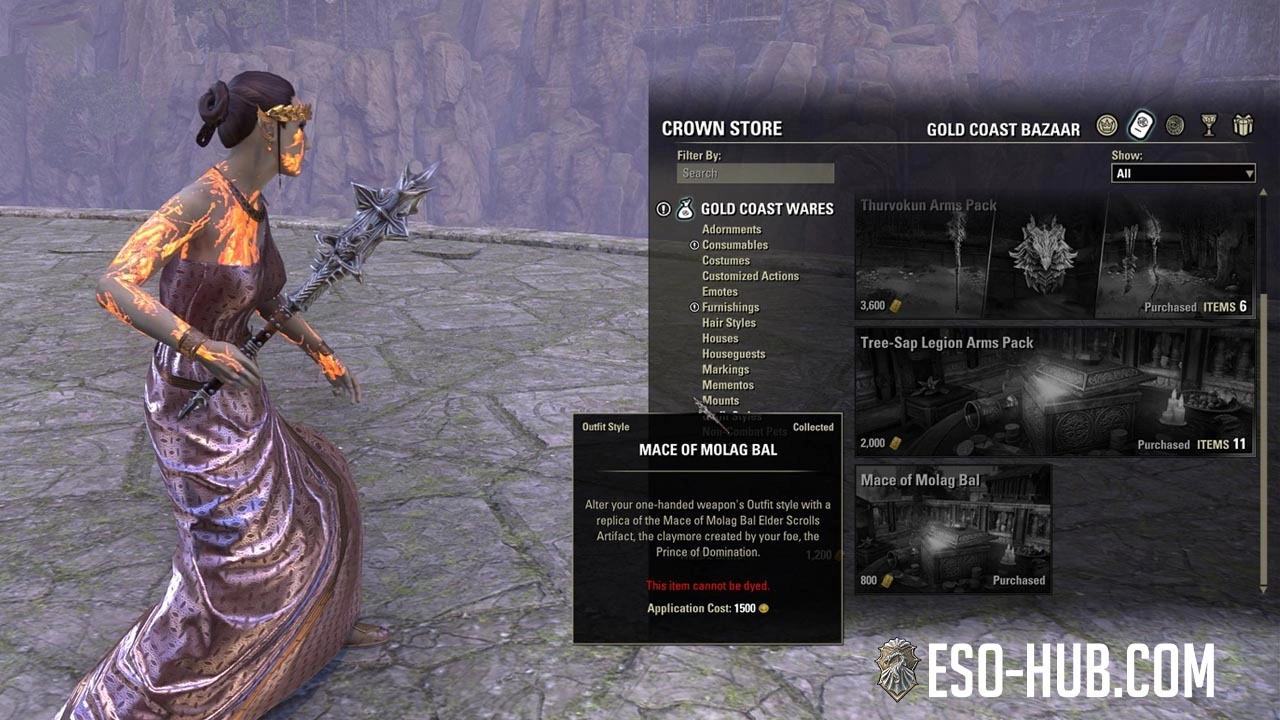Open the Furnishings category
The height and width of the screenshot is (720, 1280).
point(730,307)
